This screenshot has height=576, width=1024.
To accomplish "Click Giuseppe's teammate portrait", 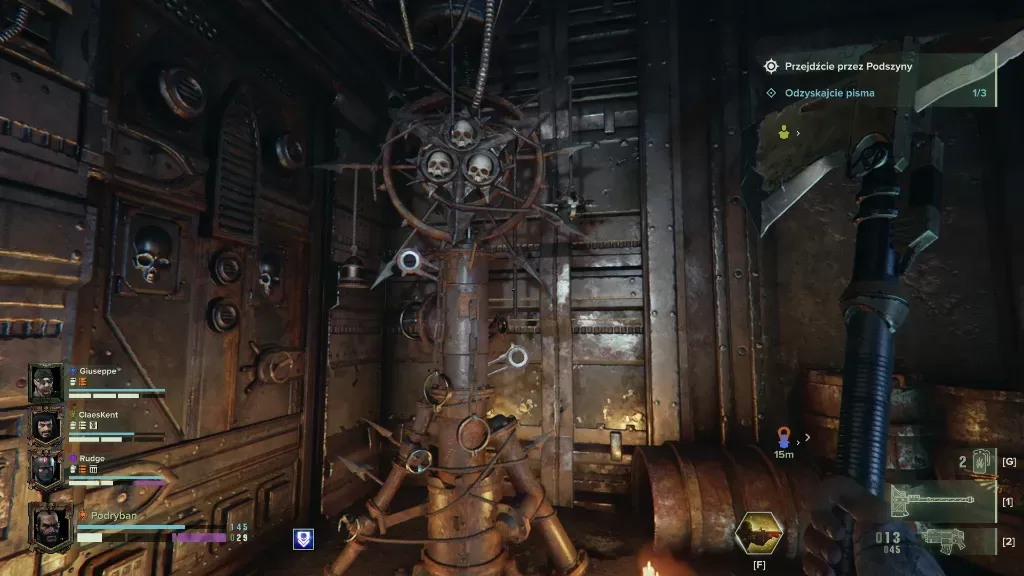I will 46,382.
